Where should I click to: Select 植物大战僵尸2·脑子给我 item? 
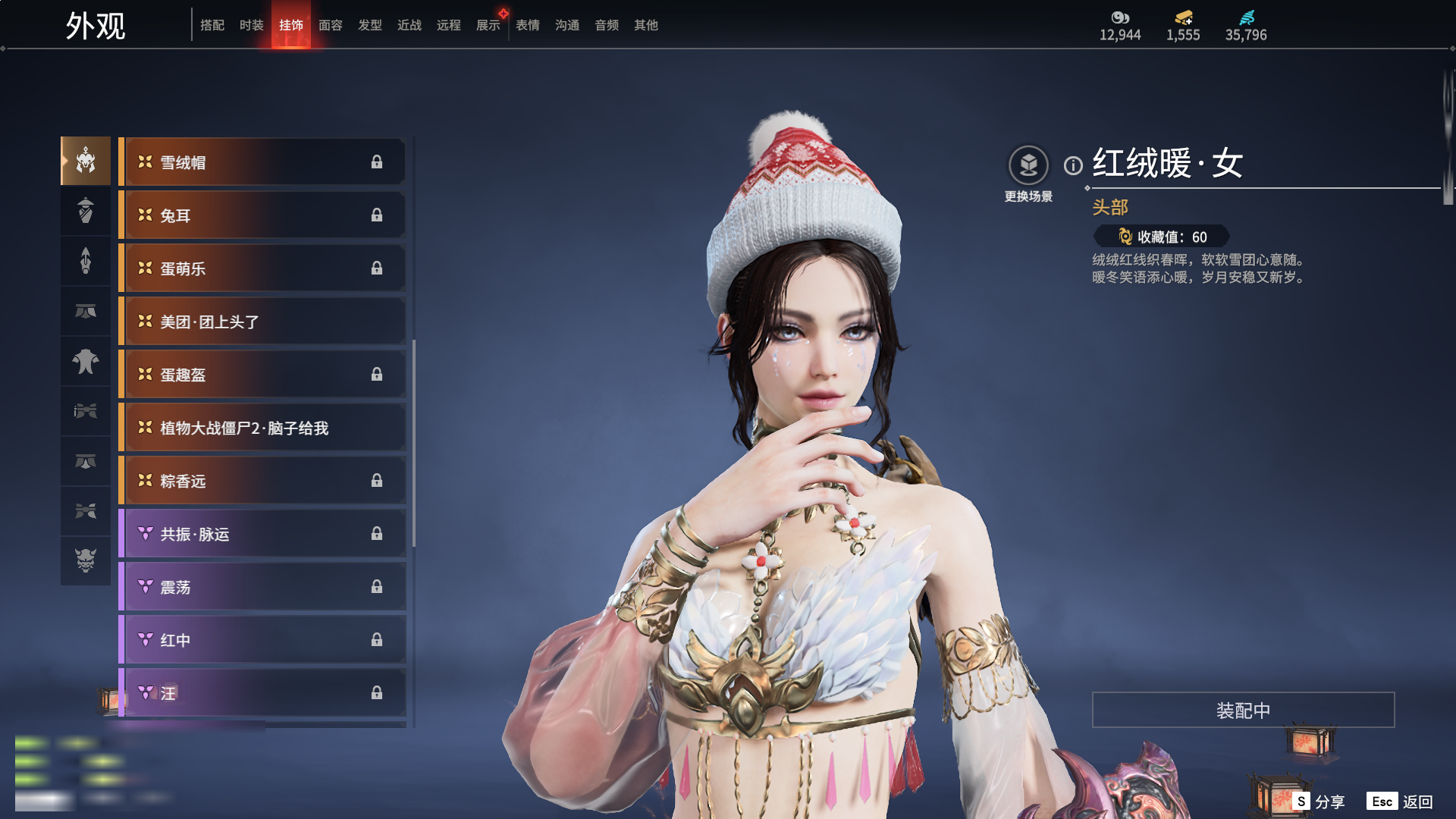coord(262,428)
